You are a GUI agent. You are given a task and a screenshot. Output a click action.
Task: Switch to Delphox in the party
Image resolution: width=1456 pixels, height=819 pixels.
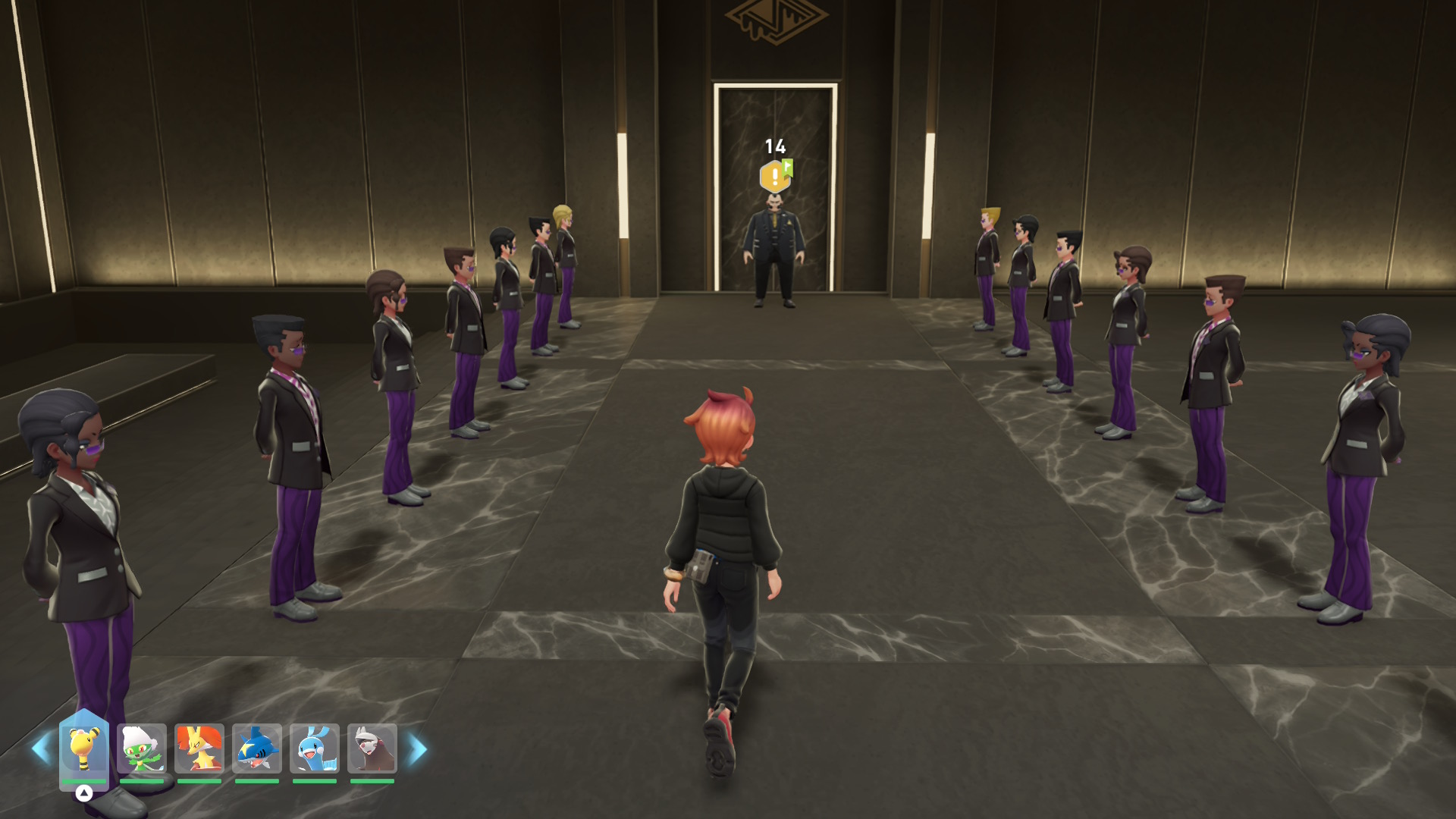(x=199, y=748)
